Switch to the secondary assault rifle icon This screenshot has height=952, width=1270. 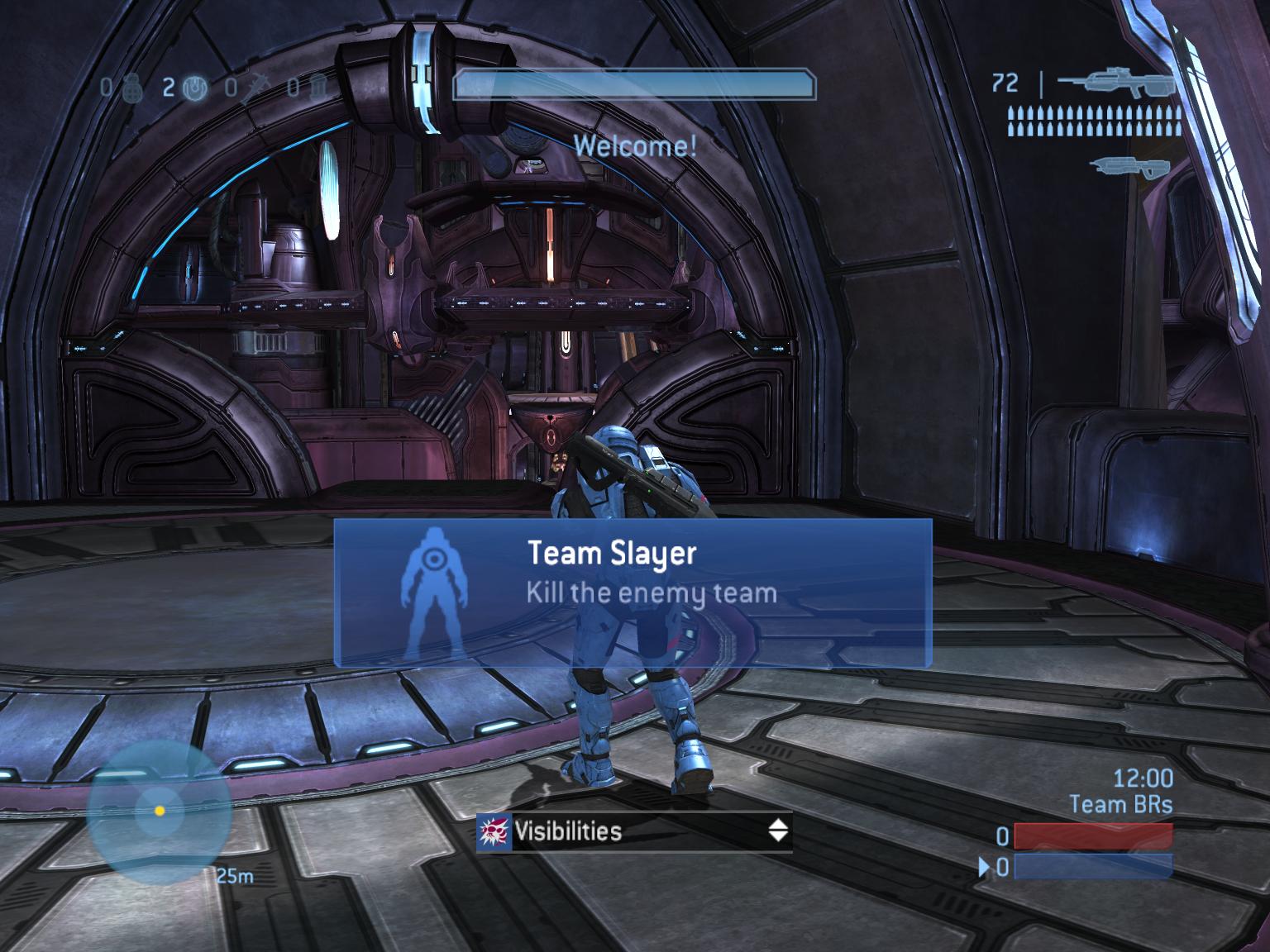1130,165
